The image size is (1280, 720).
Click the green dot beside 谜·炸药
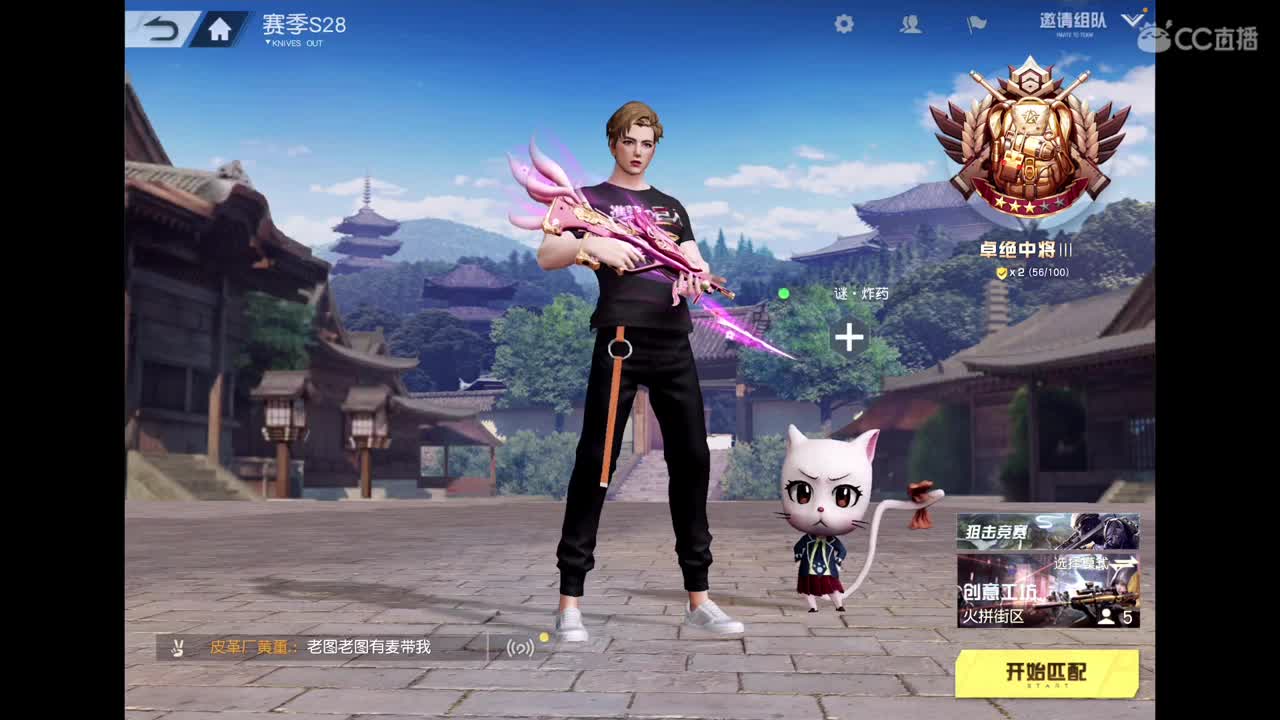(x=786, y=293)
